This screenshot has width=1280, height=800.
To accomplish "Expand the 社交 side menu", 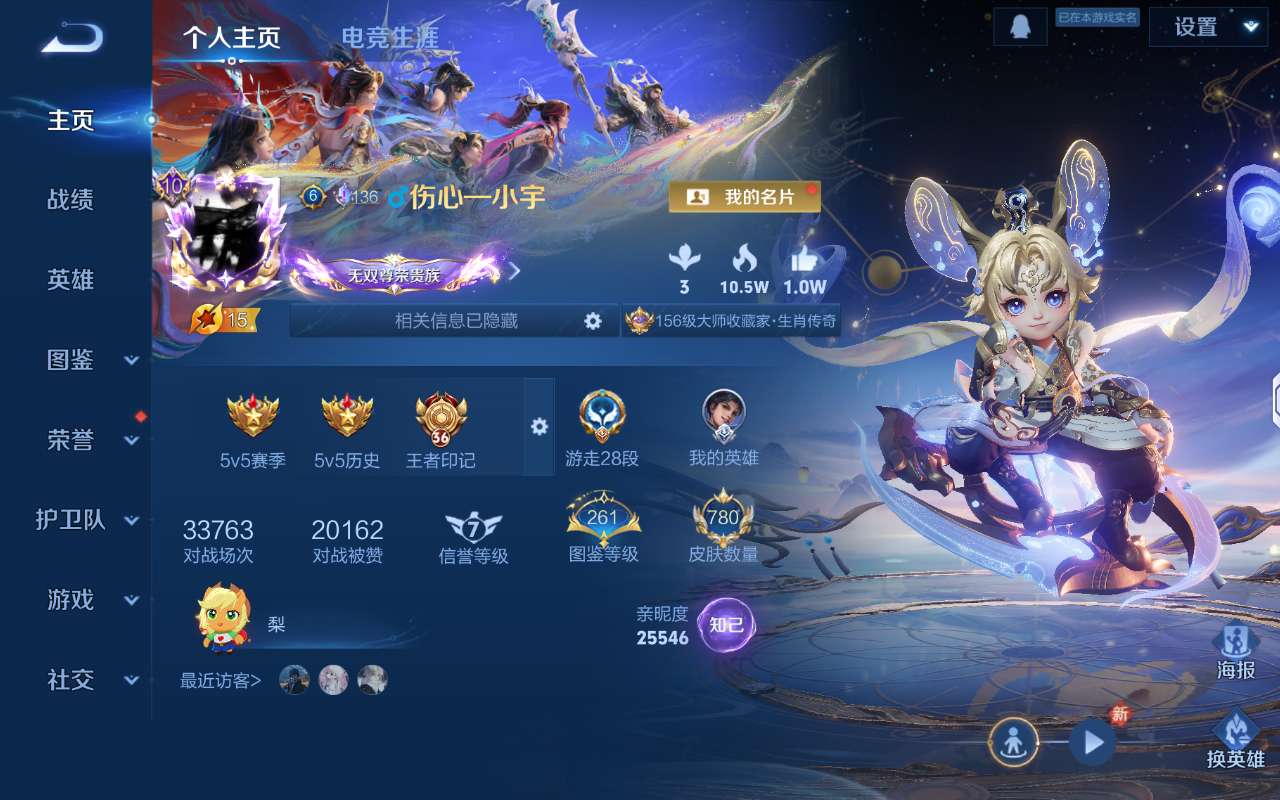I will 90,680.
